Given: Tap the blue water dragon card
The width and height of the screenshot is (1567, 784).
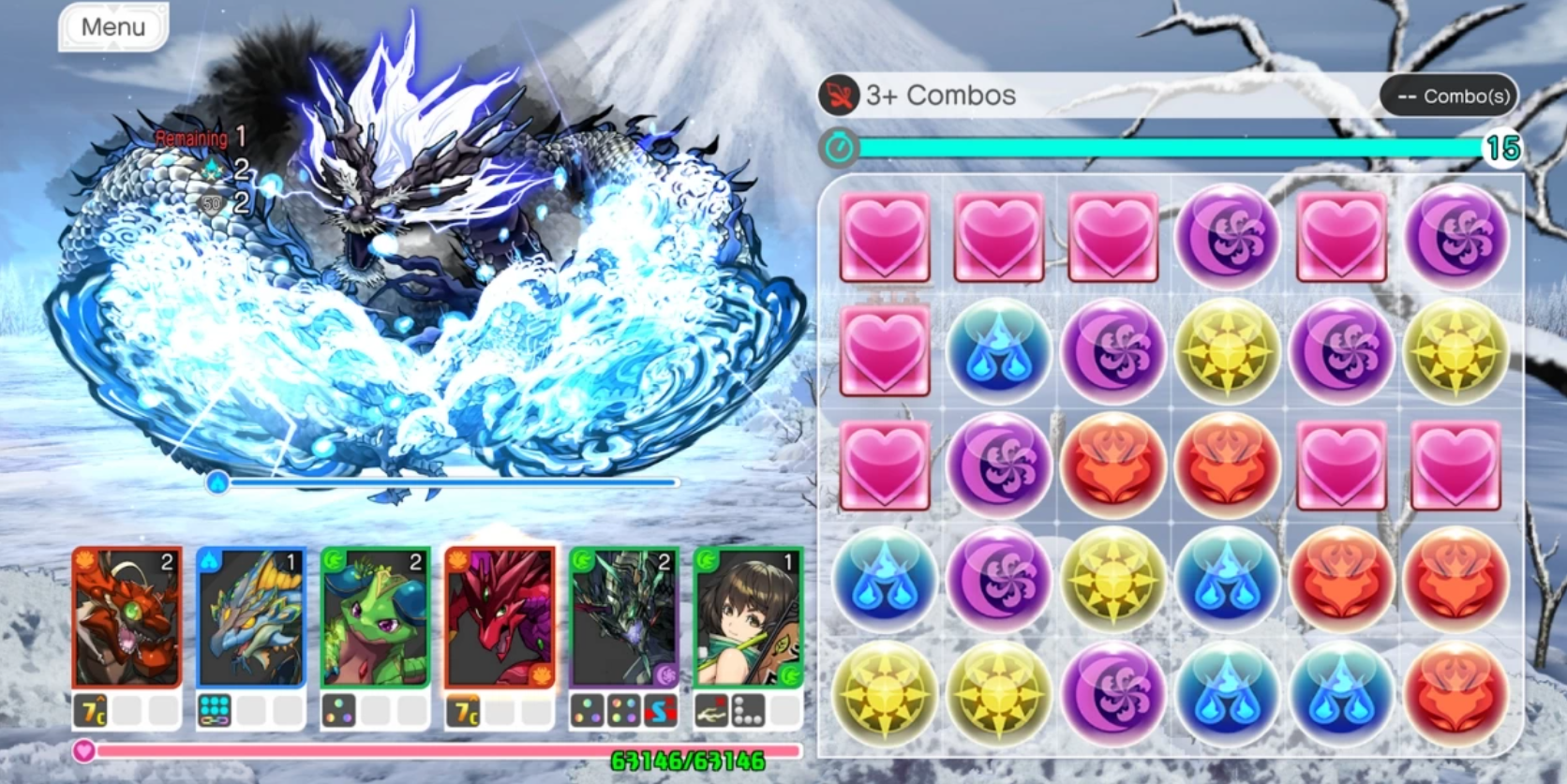Looking at the screenshot, I should click(250, 617).
